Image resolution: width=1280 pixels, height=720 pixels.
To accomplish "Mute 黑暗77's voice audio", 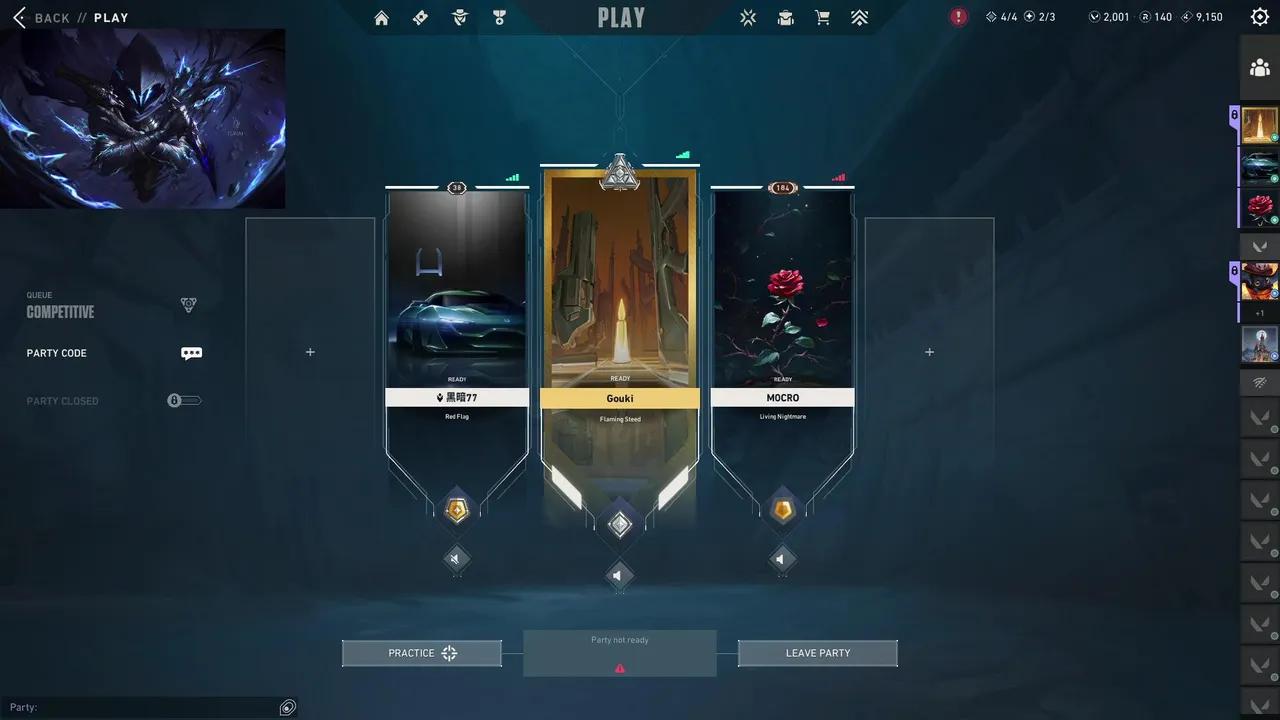I will 457,559.
